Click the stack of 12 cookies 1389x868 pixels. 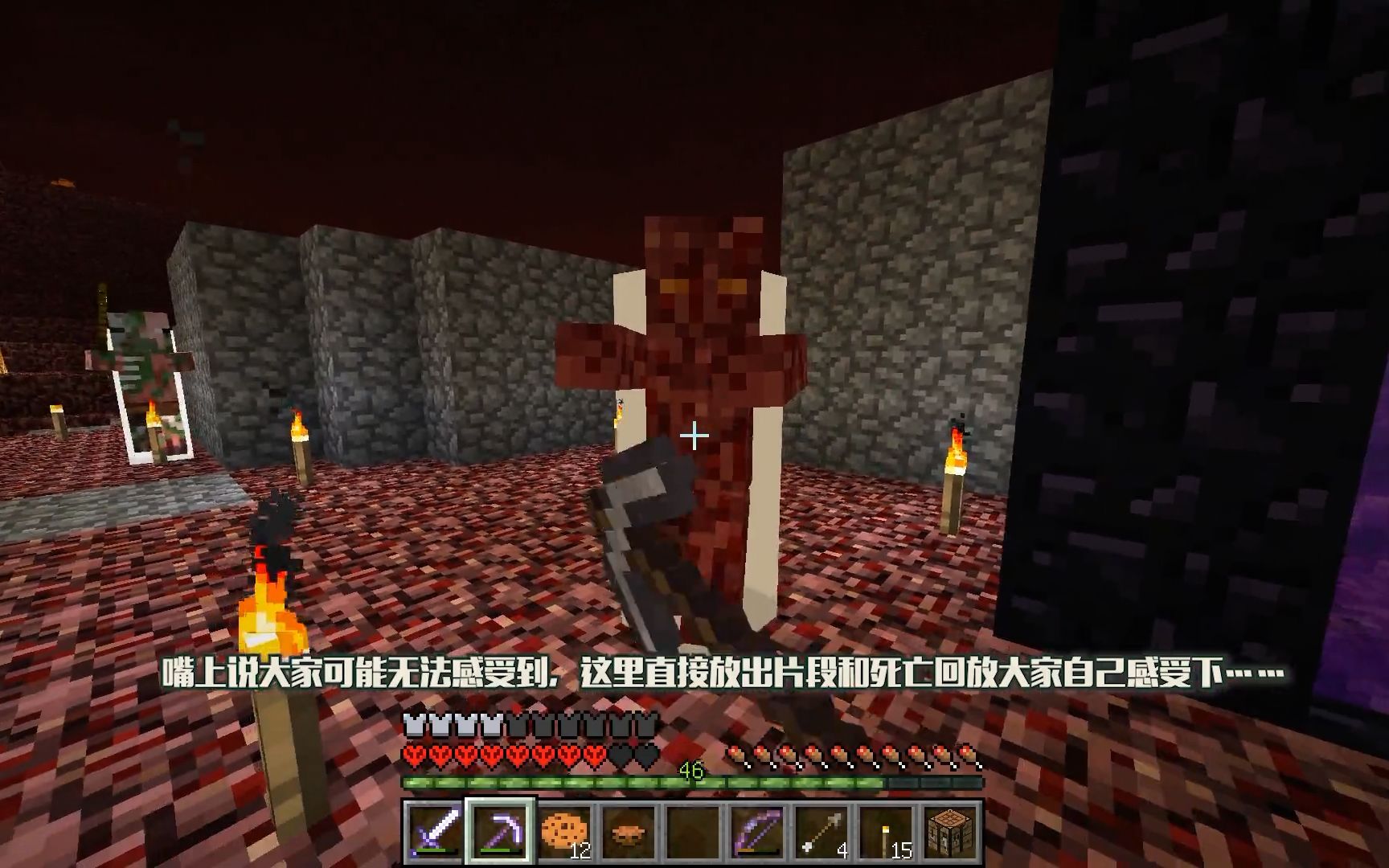tap(564, 831)
